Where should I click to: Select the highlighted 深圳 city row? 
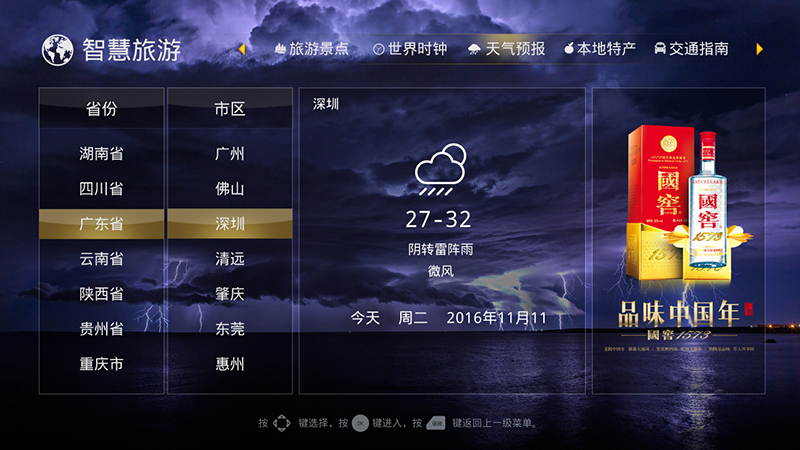229,224
